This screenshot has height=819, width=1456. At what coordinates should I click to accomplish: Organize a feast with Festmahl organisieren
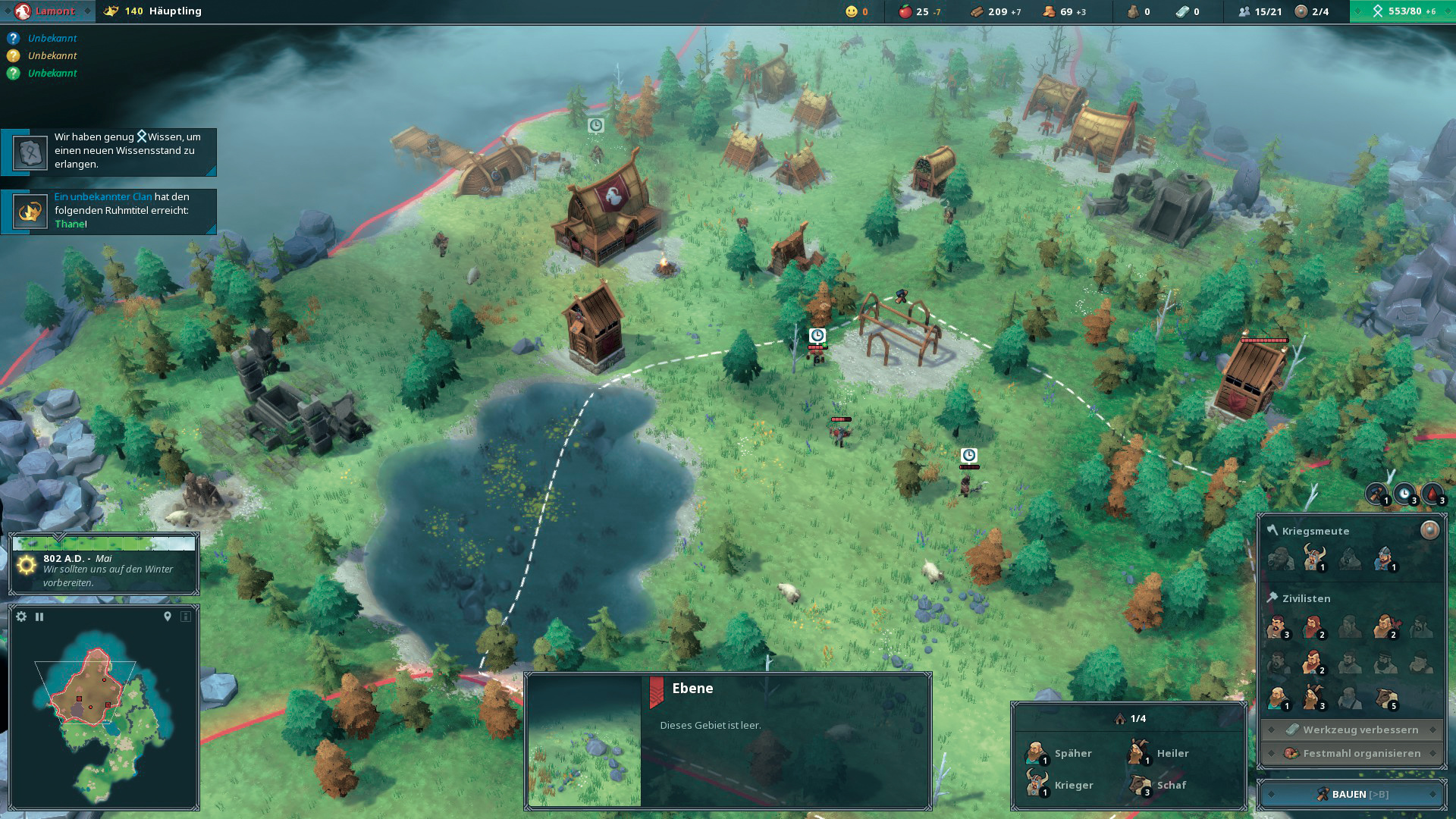pos(1352,753)
